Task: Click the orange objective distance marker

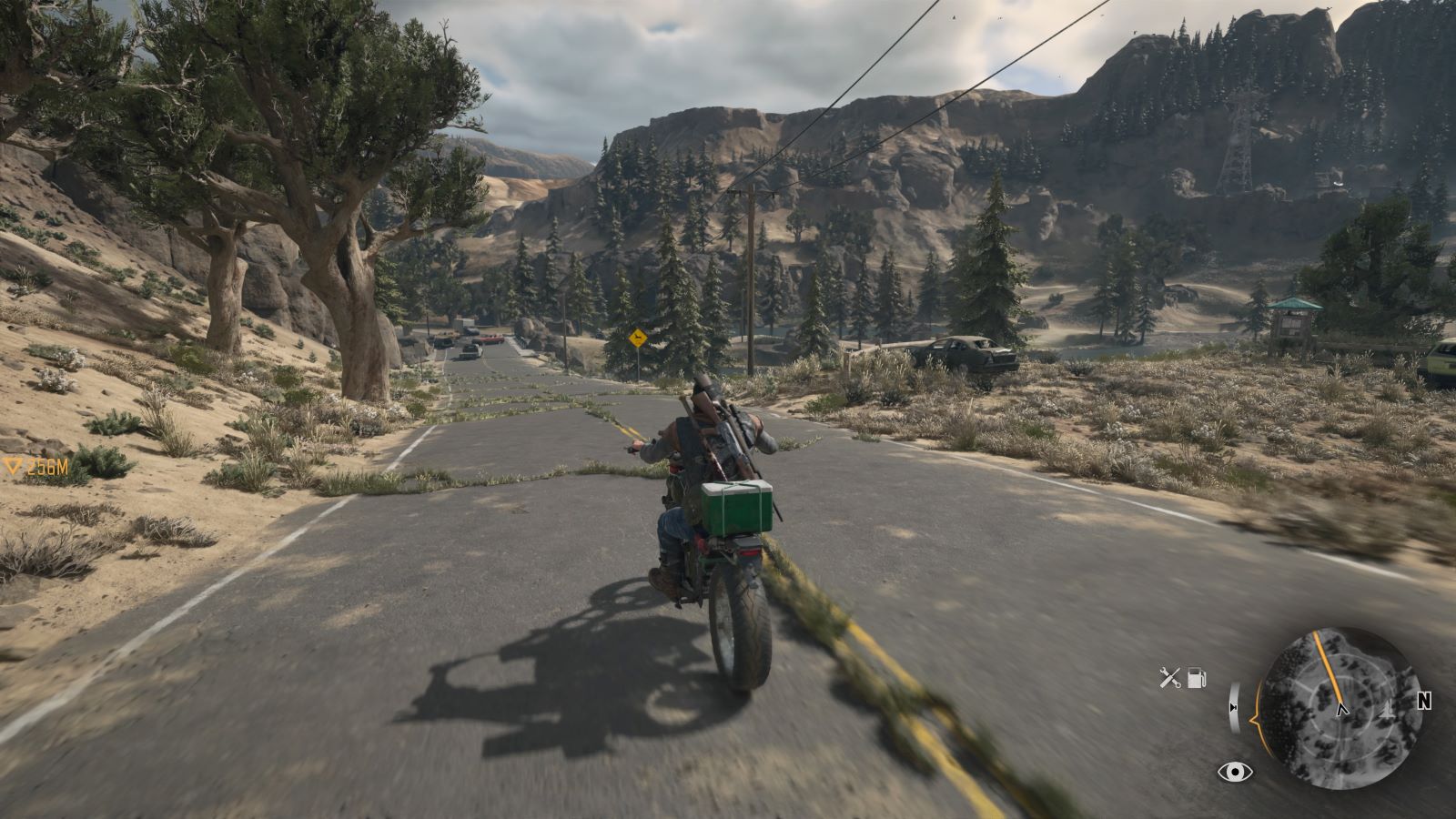Action: [x=36, y=468]
